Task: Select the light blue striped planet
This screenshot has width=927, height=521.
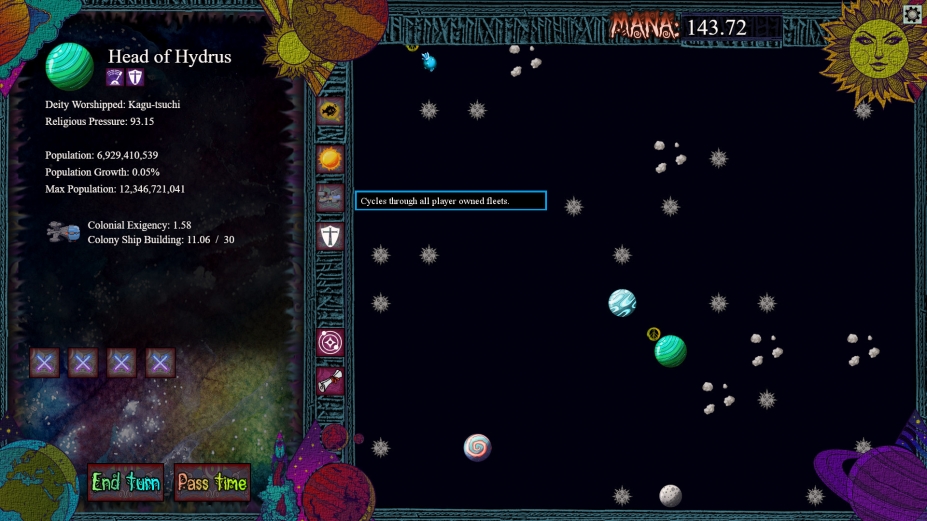Action: click(622, 303)
